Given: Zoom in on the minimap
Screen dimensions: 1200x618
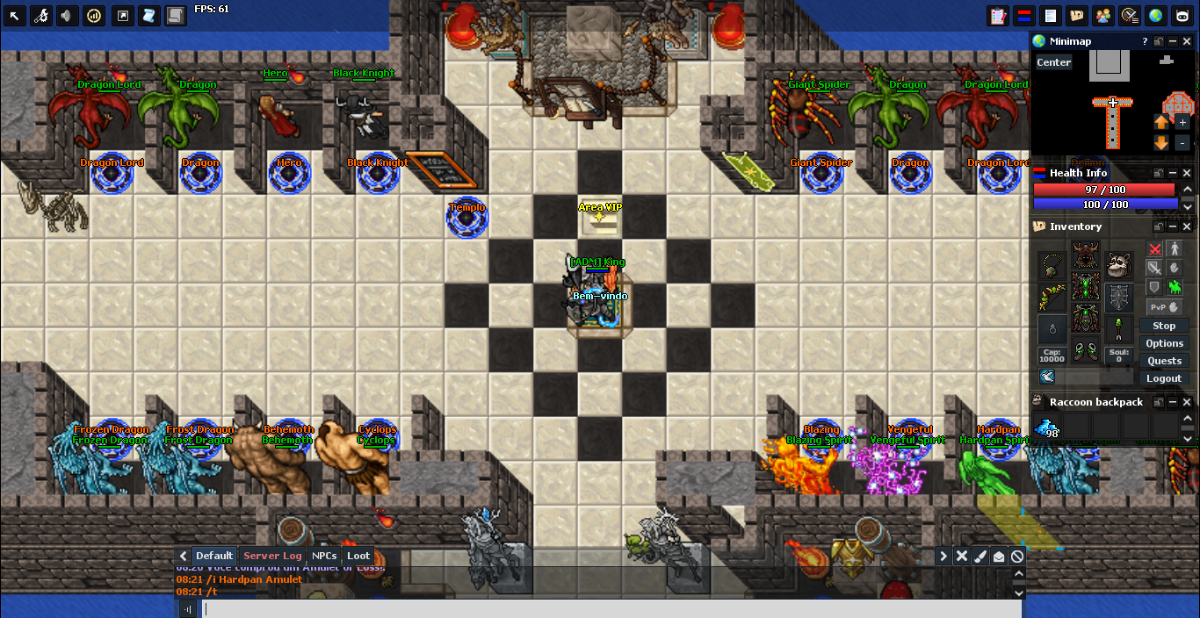Looking at the screenshot, I should tap(1183, 122).
